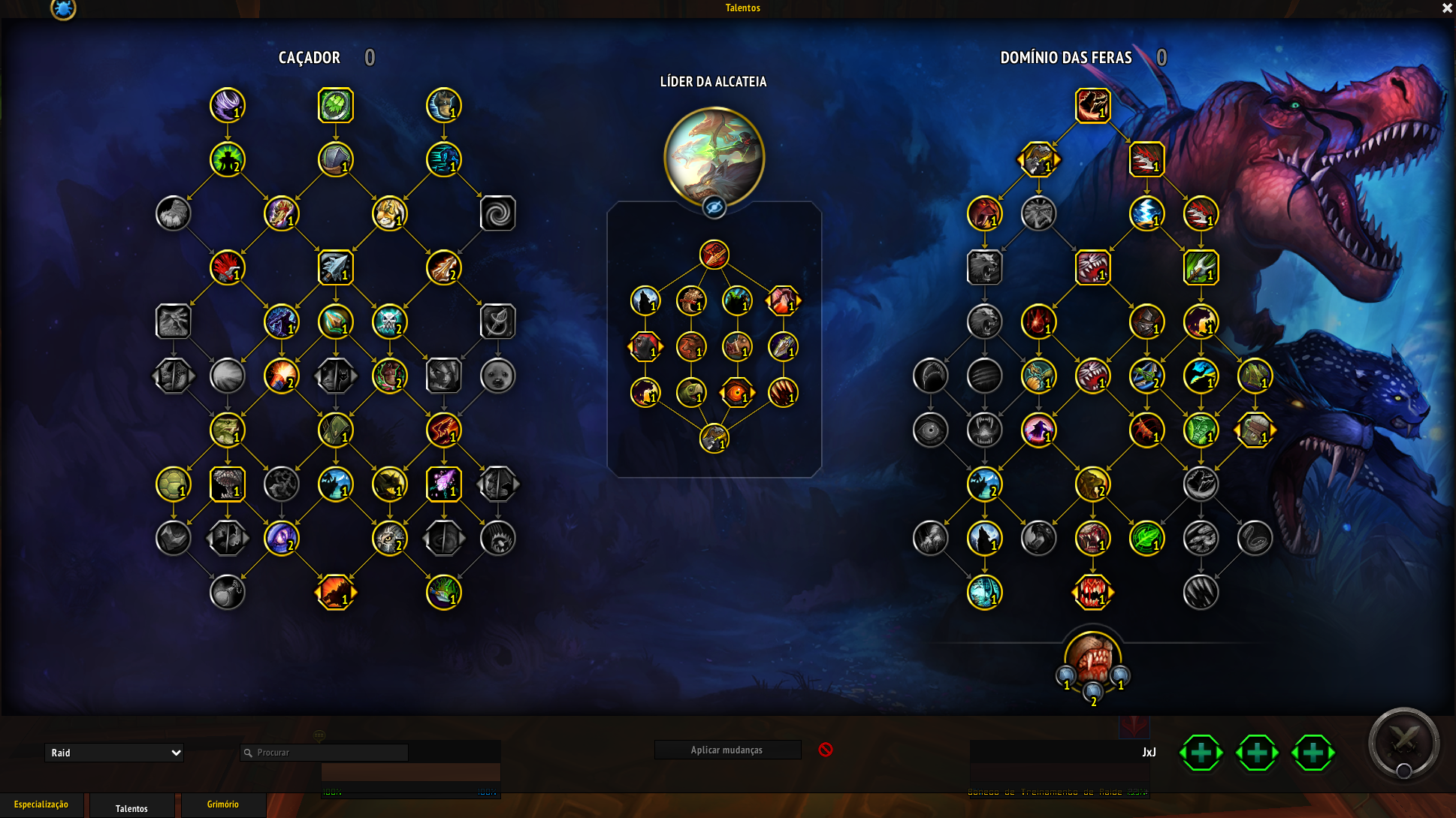The height and width of the screenshot is (818, 1456).
Task: Open the Grimório tab
Action: 223,804
